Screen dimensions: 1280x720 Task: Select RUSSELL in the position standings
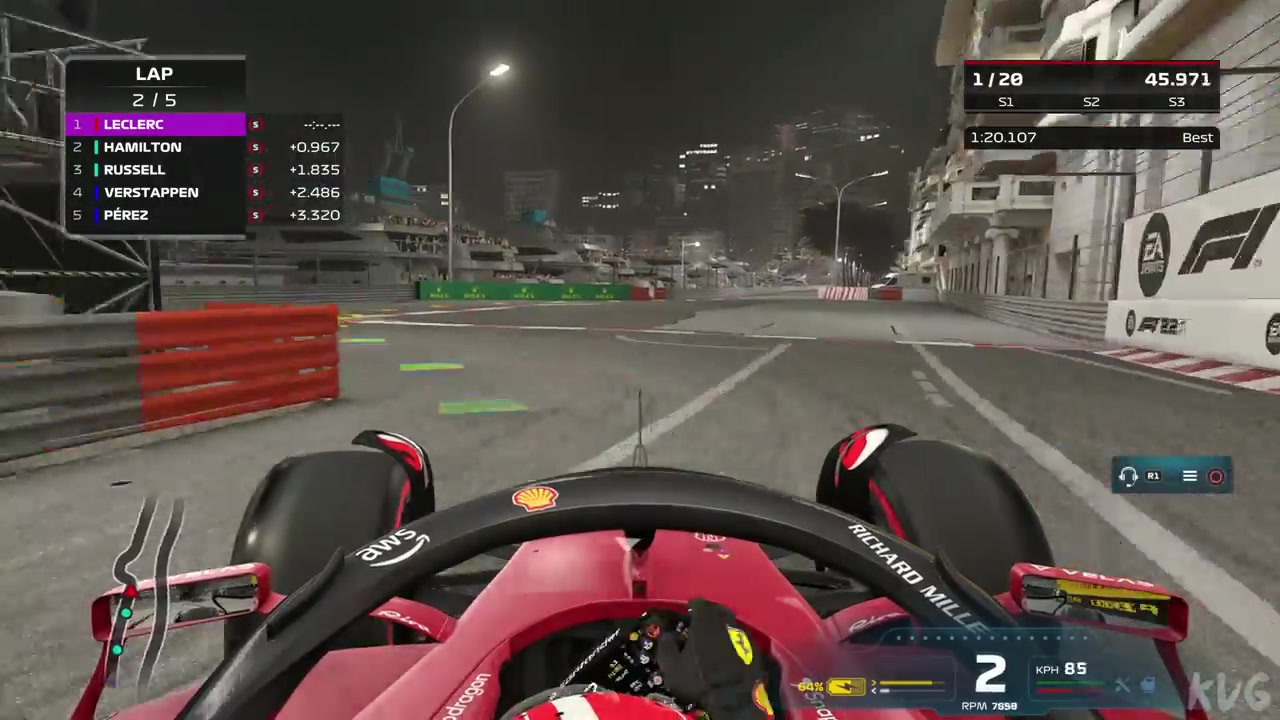[x=134, y=169]
